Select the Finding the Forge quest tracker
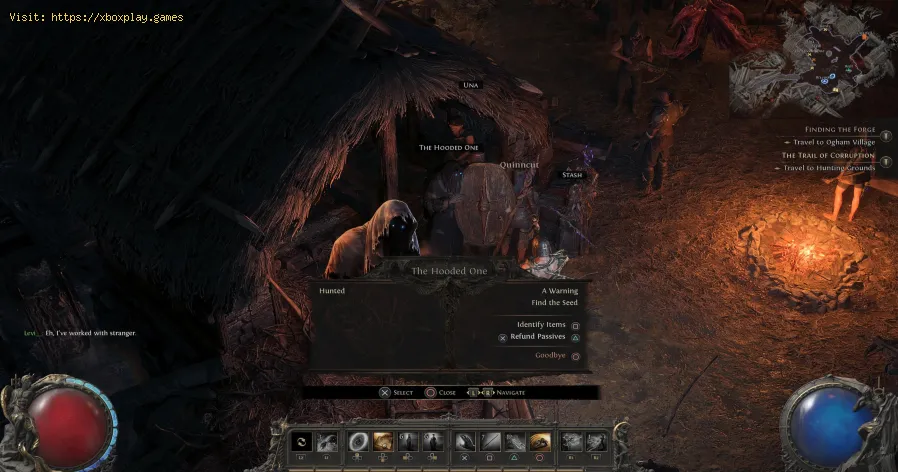The width and height of the screenshot is (898, 472). (x=838, y=129)
